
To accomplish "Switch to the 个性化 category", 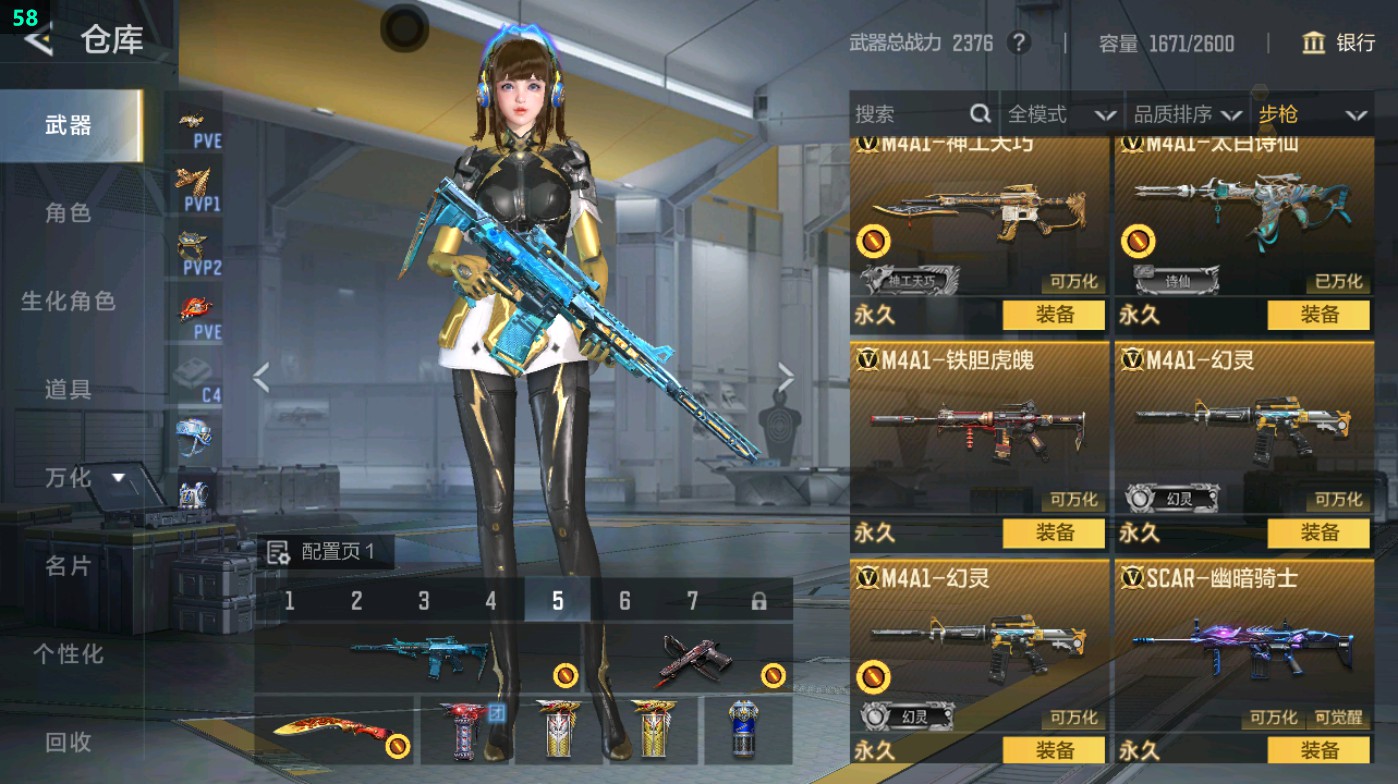I will (x=68, y=654).
